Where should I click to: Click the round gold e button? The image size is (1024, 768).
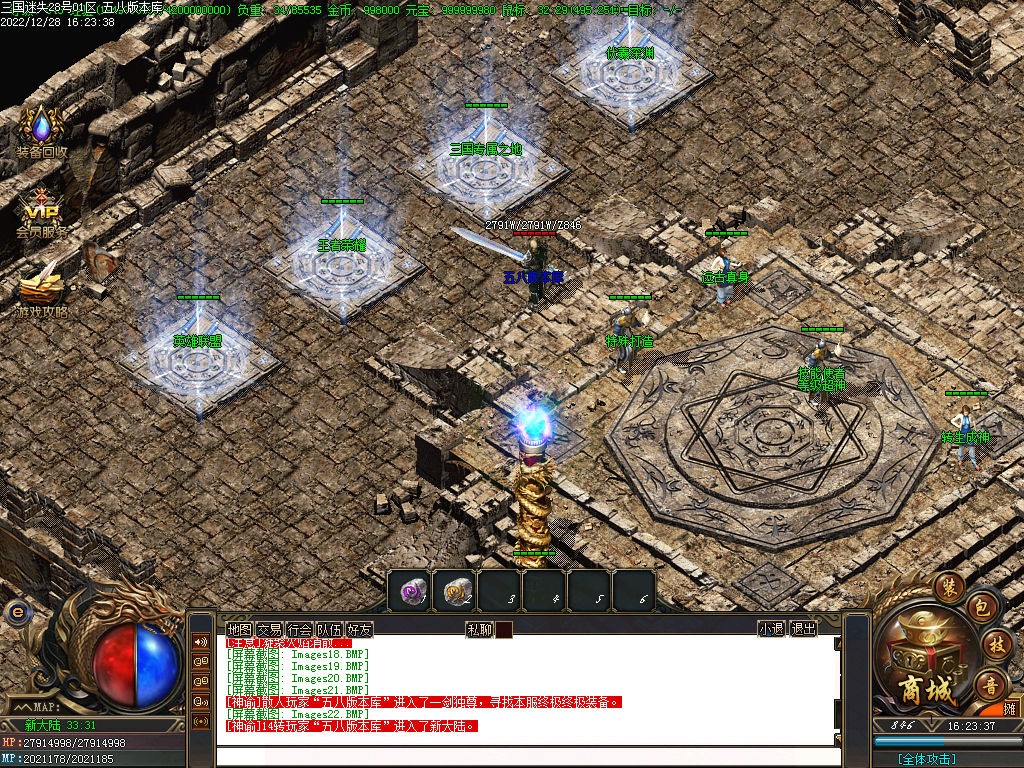pyautogui.click(x=15, y=611)
